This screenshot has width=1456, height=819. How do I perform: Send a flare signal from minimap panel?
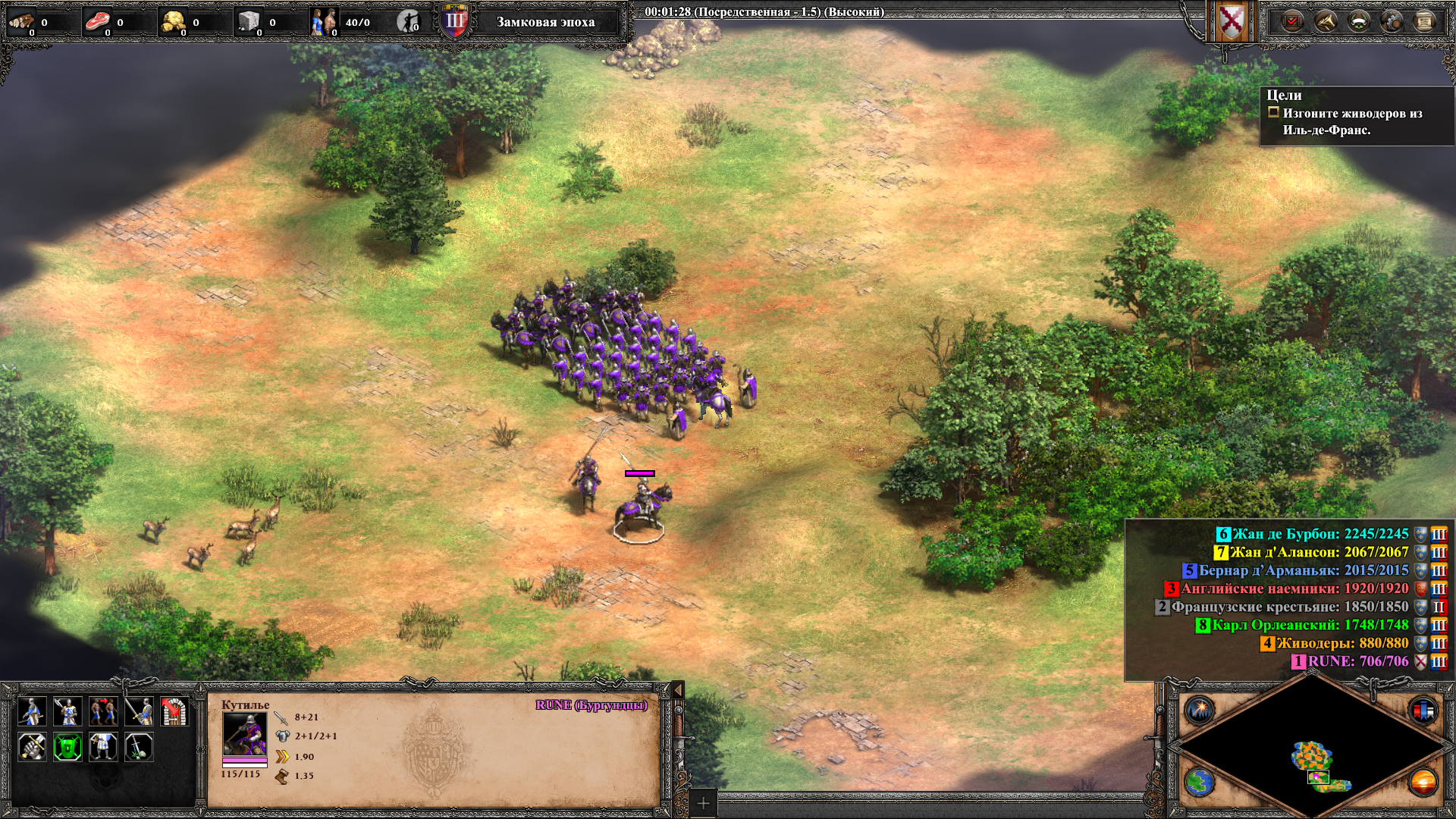point(1200,711)
